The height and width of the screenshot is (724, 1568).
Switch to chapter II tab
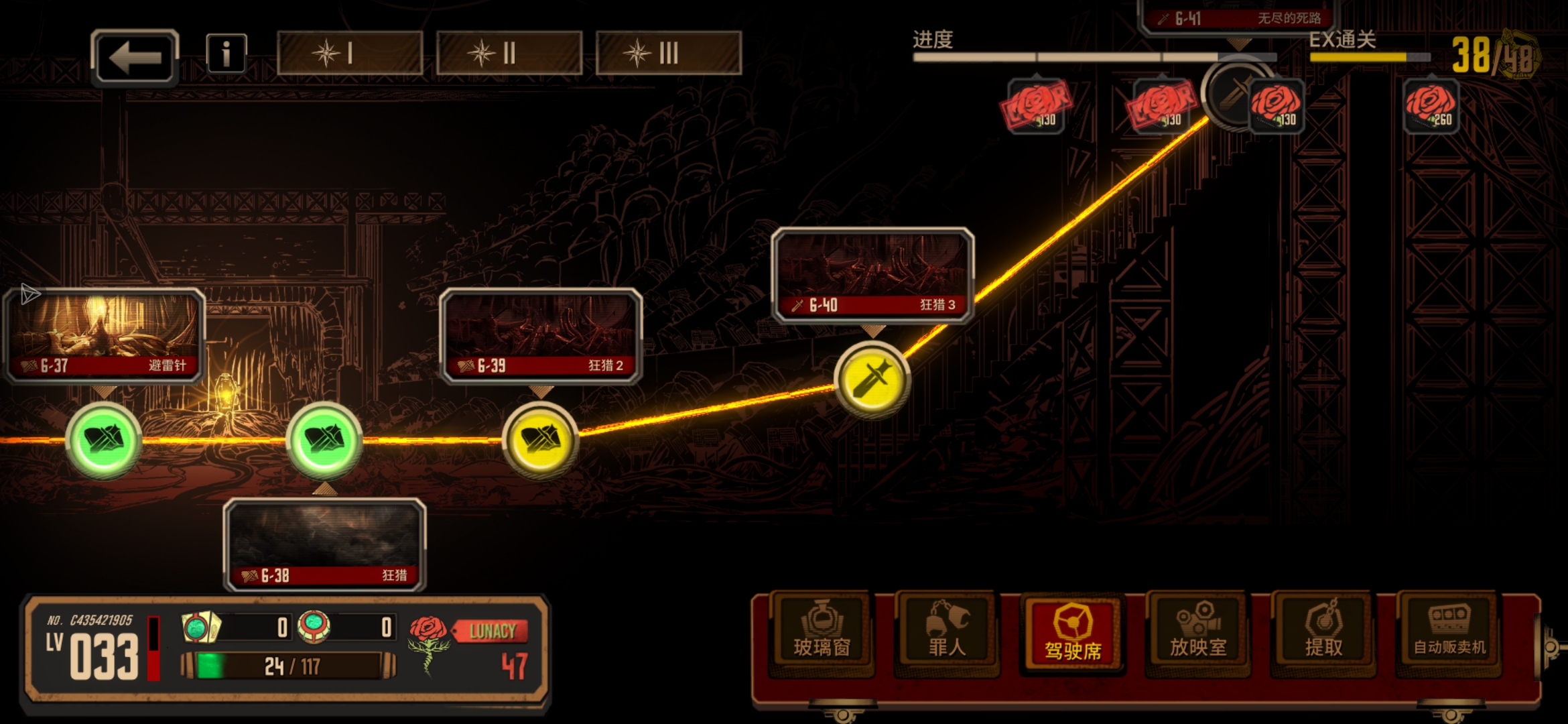(509, 53)
